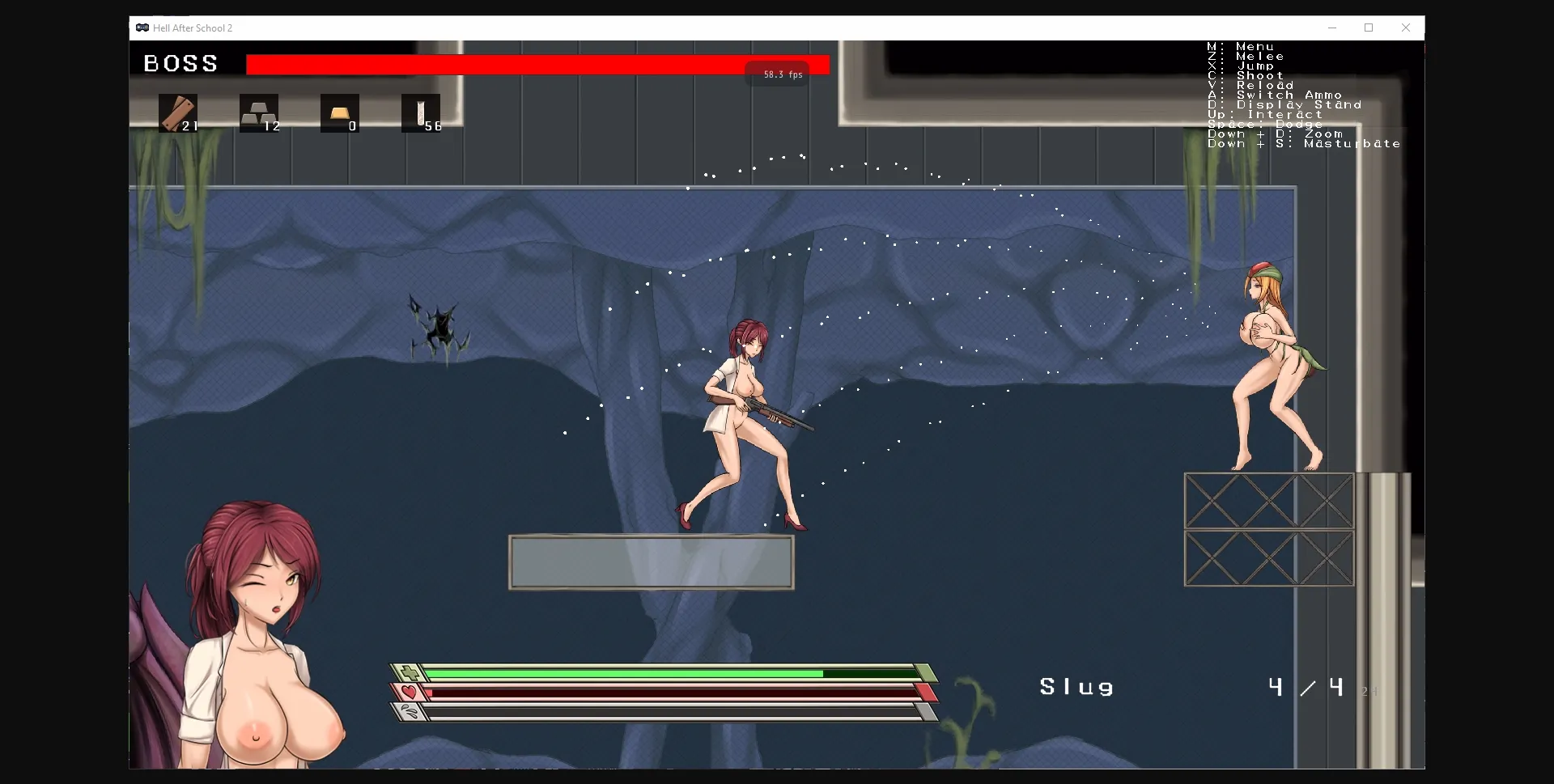
Task: Click the white vial ammo icon showing 56
Action: (421, 113)
